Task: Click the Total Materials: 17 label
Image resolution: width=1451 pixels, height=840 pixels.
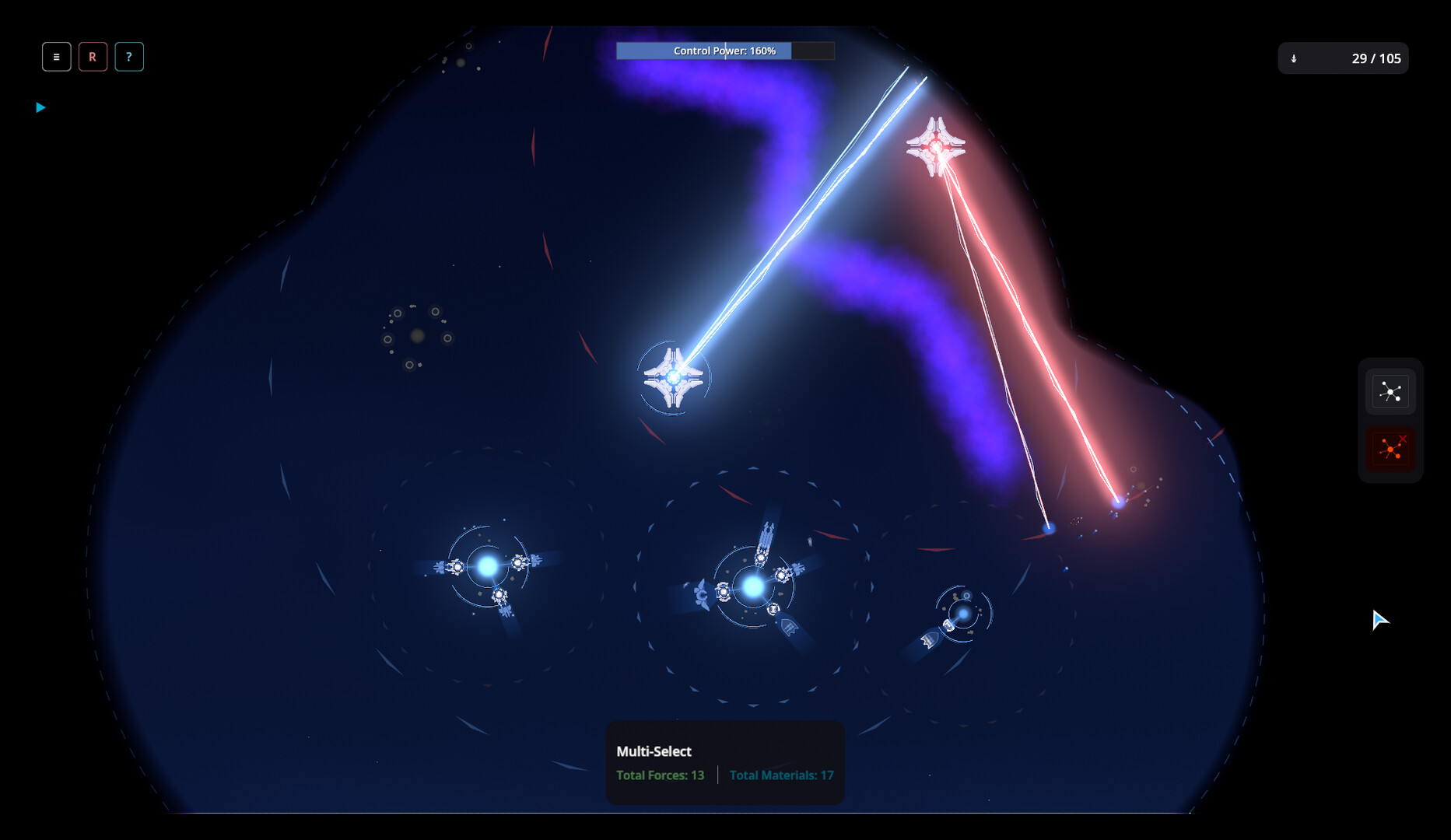Action: (x=780, y=775)
